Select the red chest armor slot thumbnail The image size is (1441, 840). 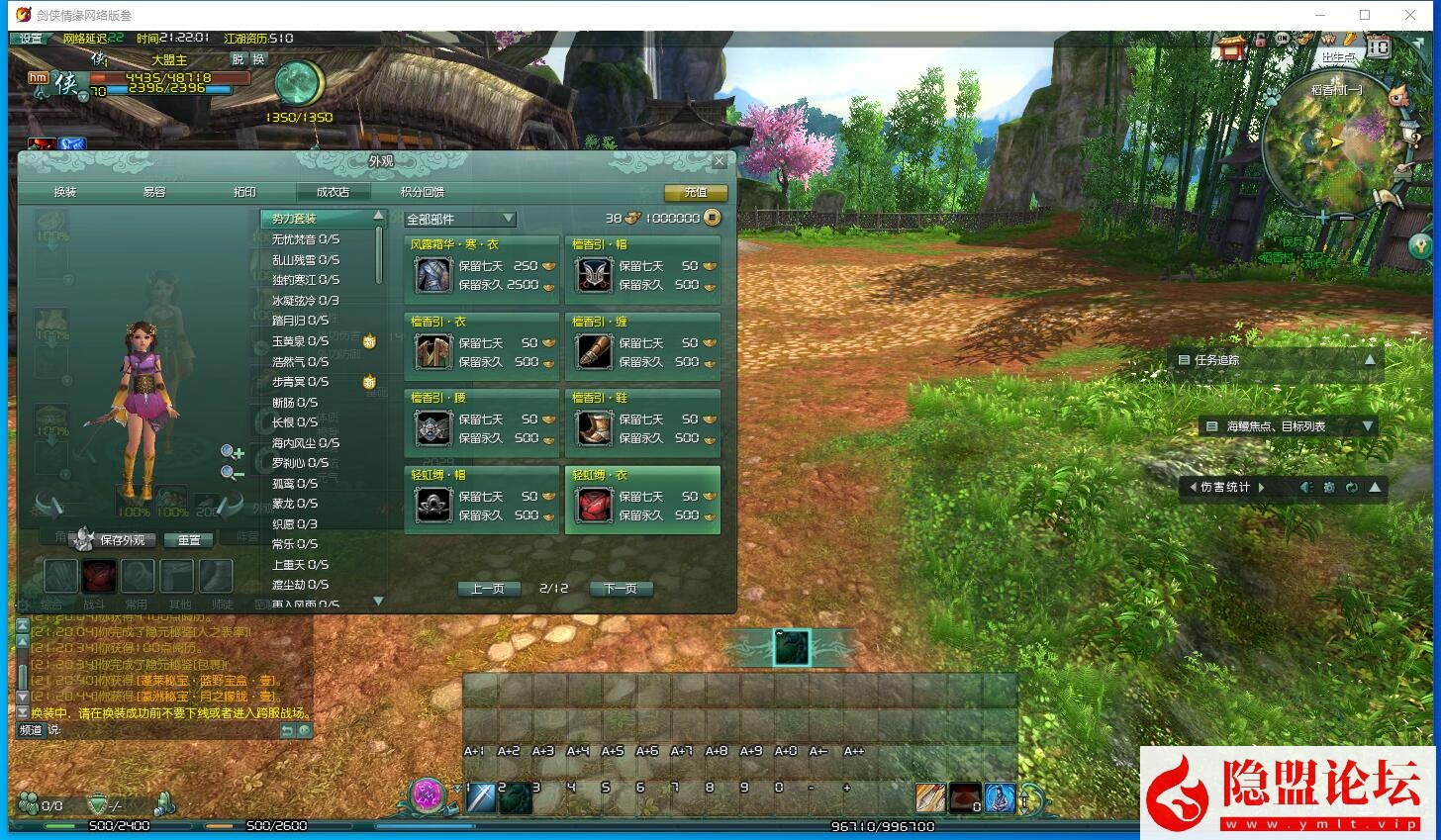[x=98, y=575]
